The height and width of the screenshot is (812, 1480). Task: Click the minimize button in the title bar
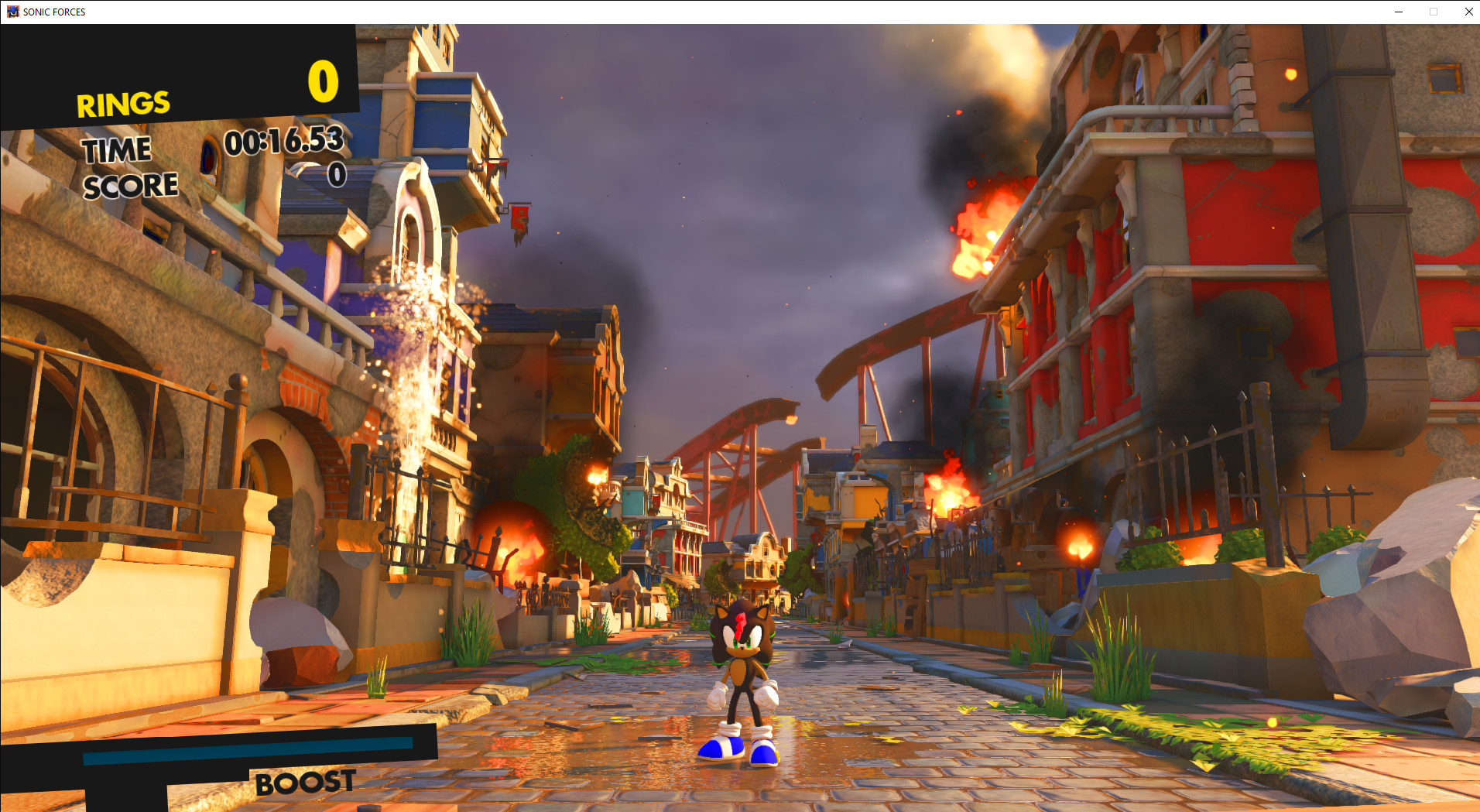pyautogui.click(x=1398, y=12)
